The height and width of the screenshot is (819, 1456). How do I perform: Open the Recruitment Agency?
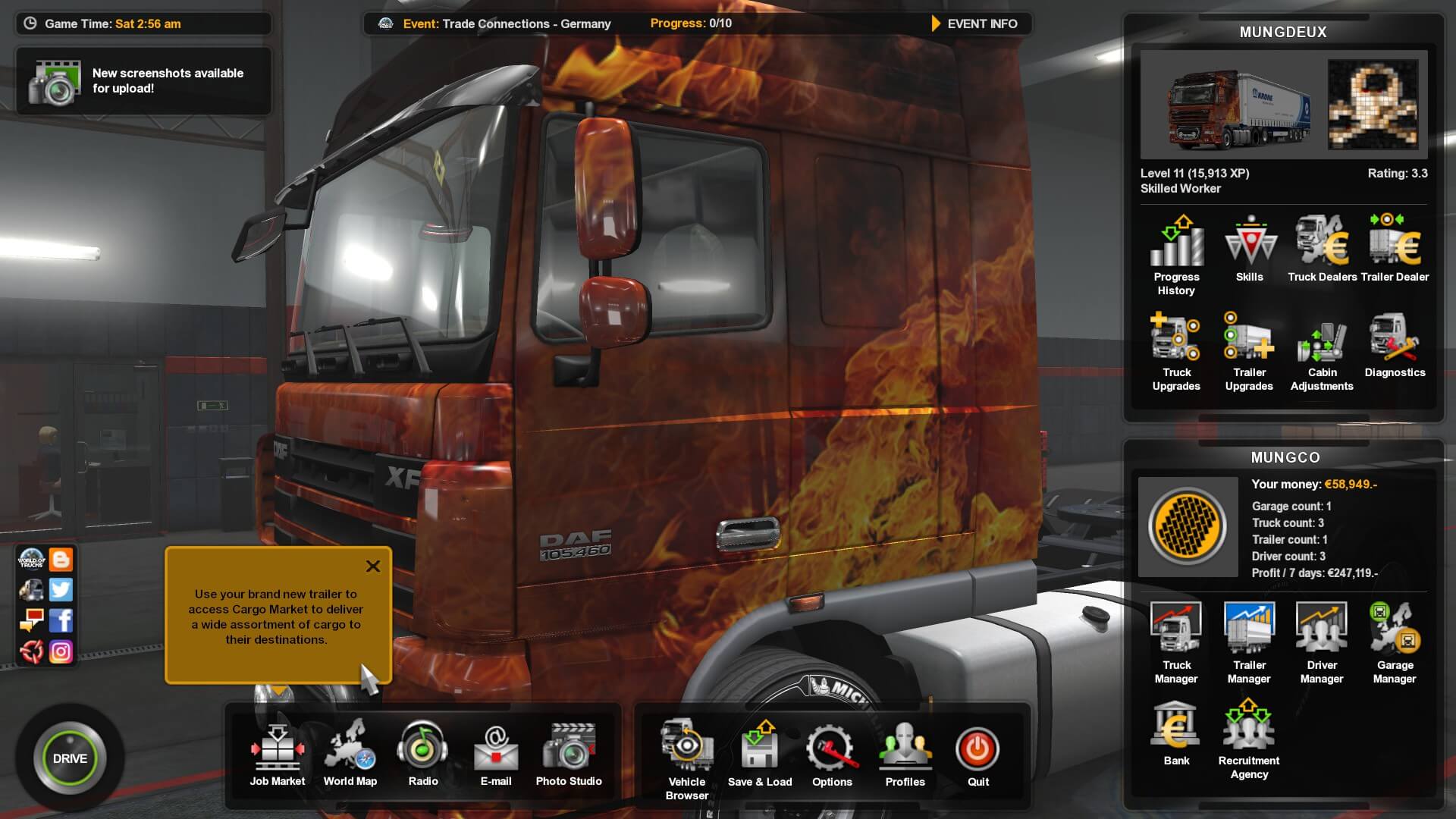point(1249,739)
